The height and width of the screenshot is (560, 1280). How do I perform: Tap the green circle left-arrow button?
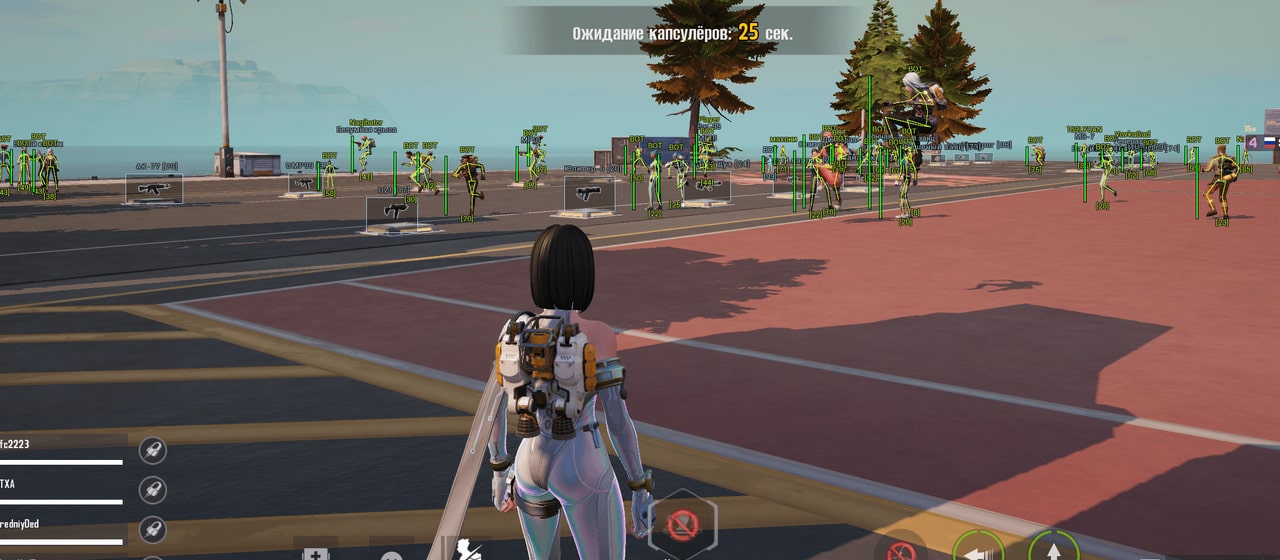click(x=978, y=548)
